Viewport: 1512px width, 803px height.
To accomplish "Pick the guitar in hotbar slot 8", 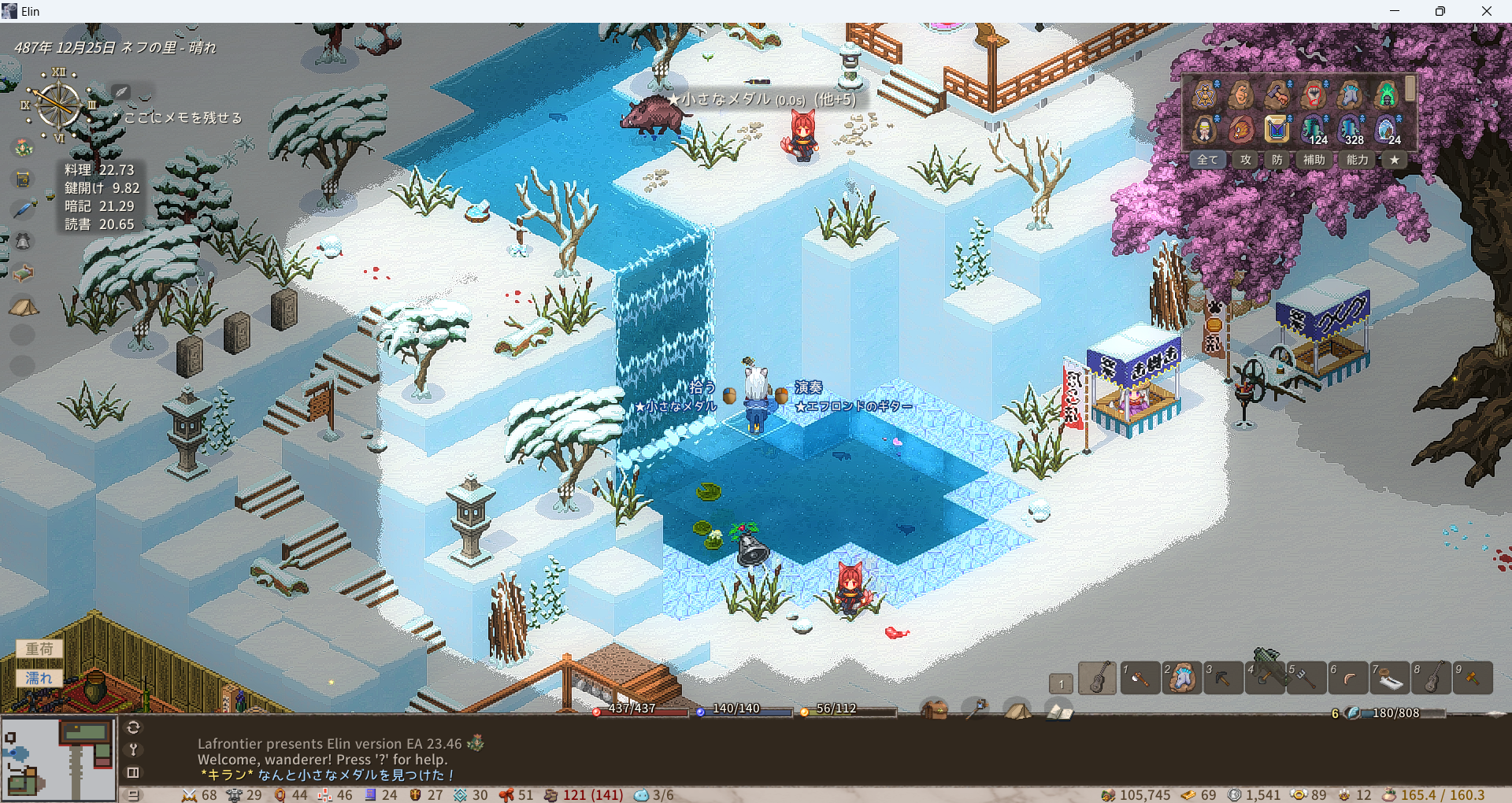I will coord(1431,678).
